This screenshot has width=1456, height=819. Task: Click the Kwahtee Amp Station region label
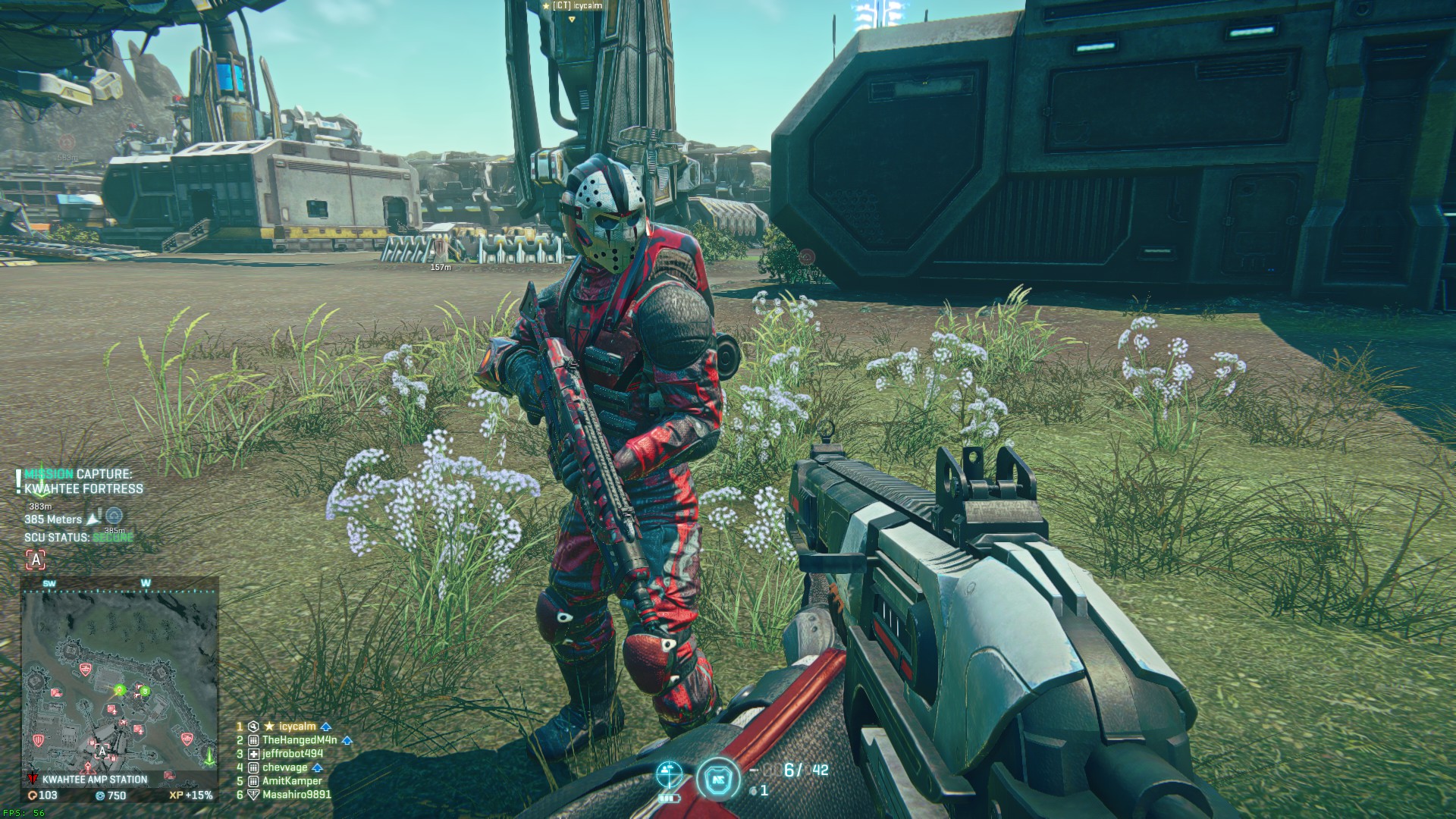tap(95, 779)
